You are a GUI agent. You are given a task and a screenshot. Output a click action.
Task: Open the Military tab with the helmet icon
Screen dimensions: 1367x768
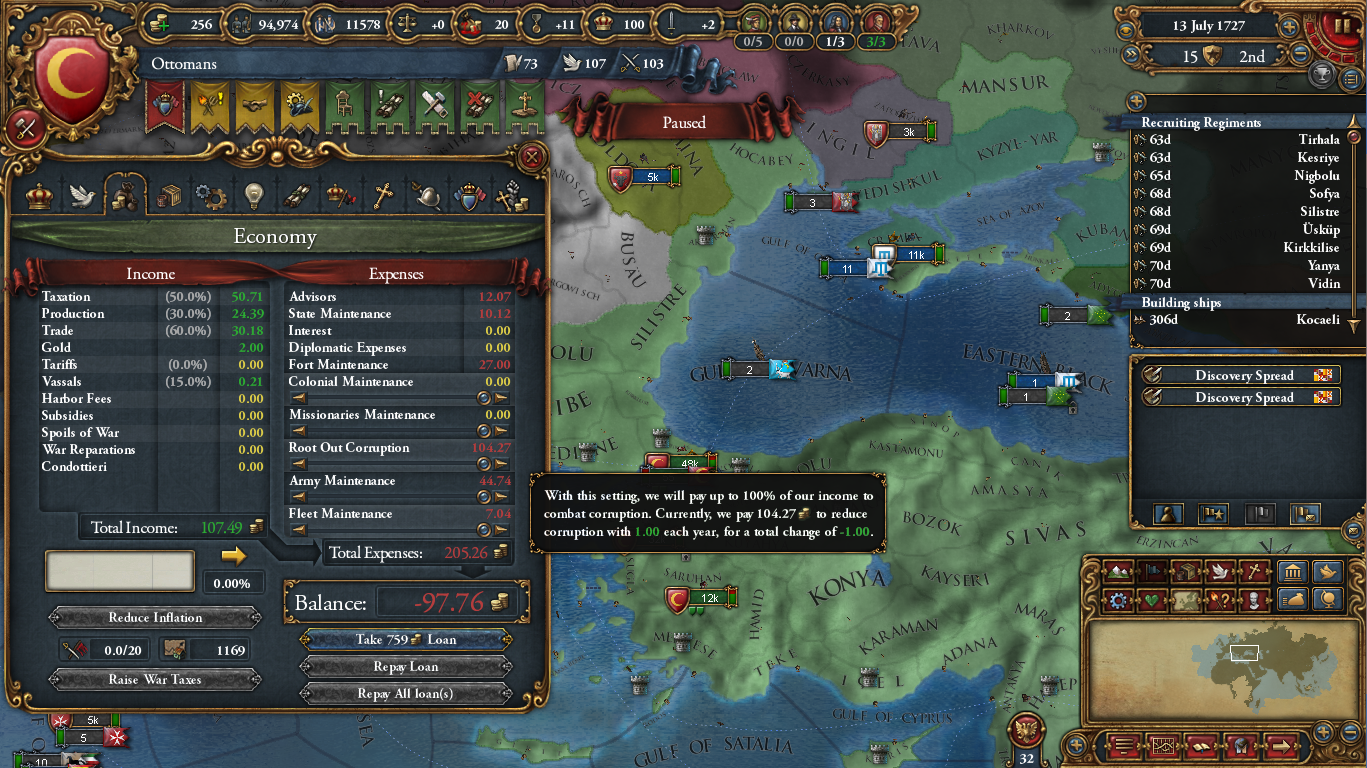[427, 196]
